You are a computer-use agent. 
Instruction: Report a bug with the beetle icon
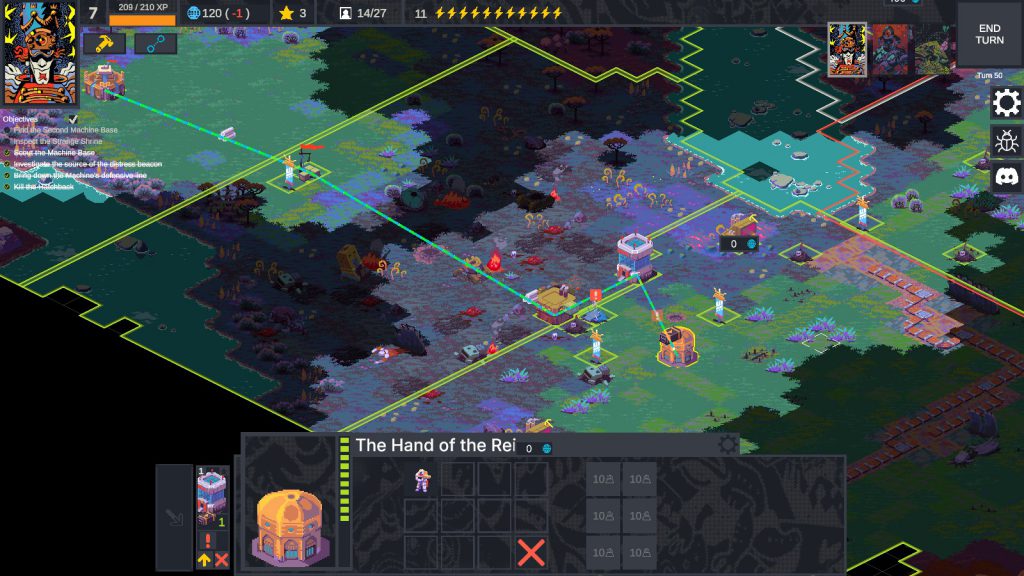(1006, 141)
